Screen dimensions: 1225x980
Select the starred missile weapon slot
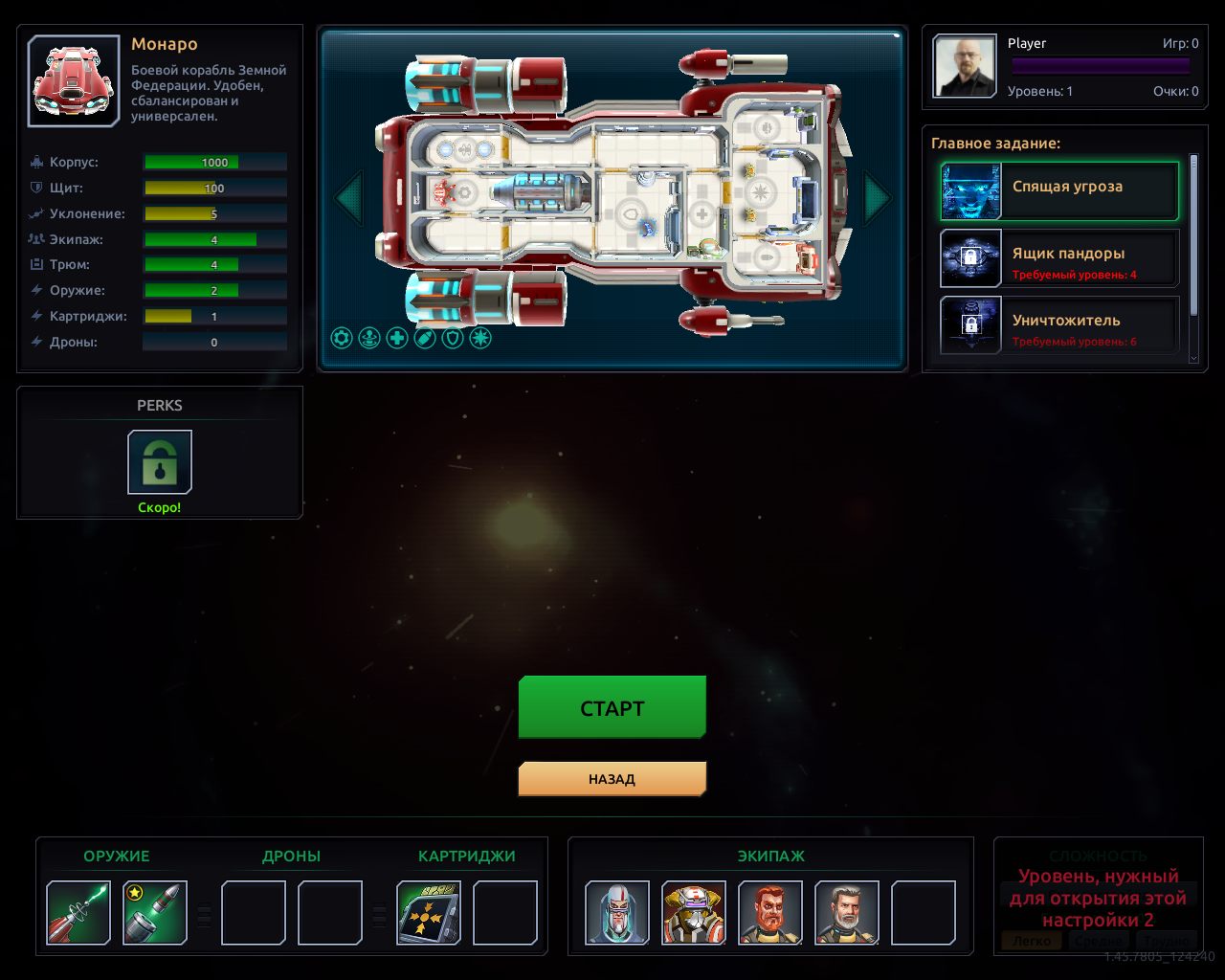click(x=155, y=913)
